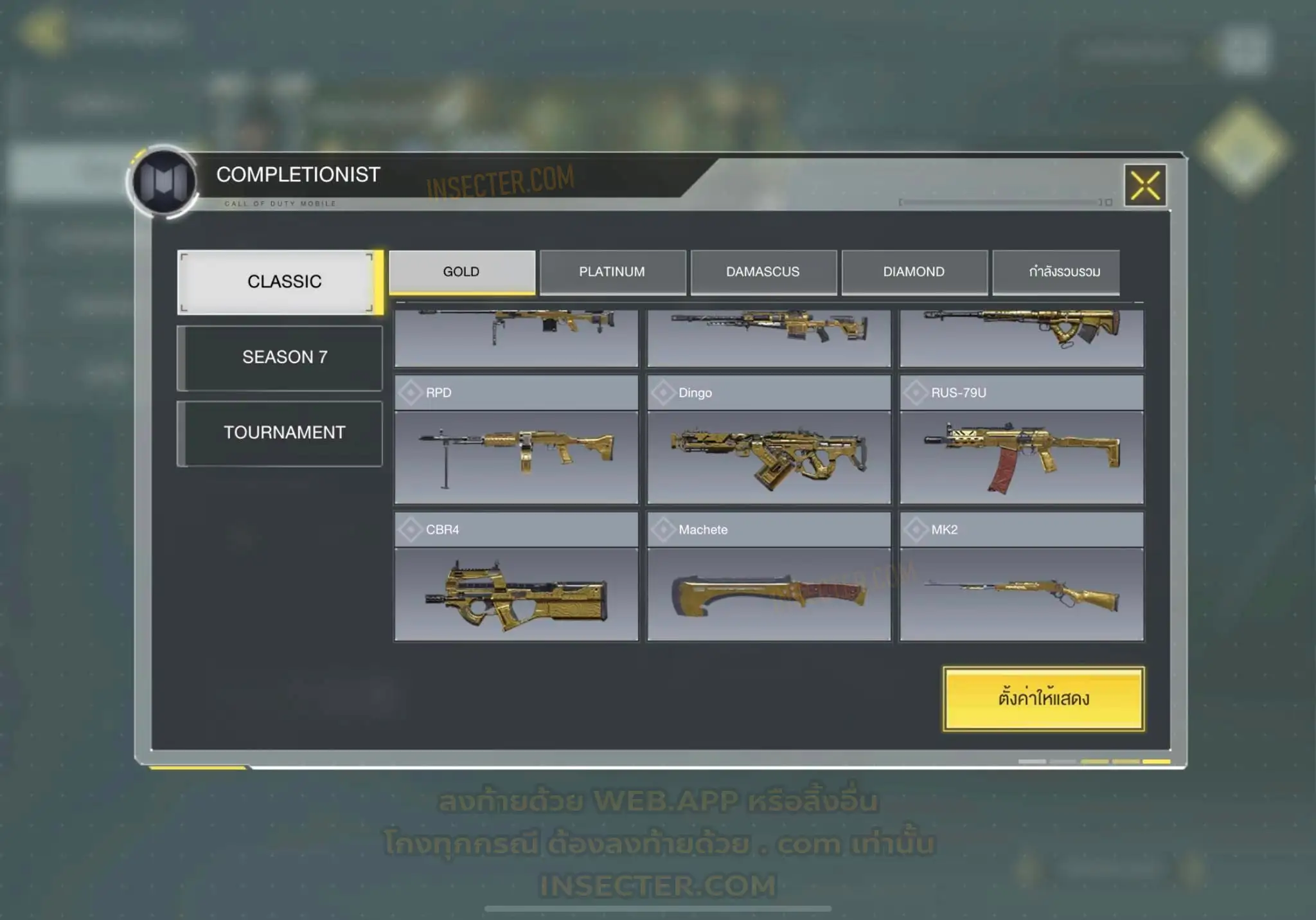Viewport: 1316px width, 920px height.
Task: Switch to the Platinum tab
Action: [x=612, y=272]
